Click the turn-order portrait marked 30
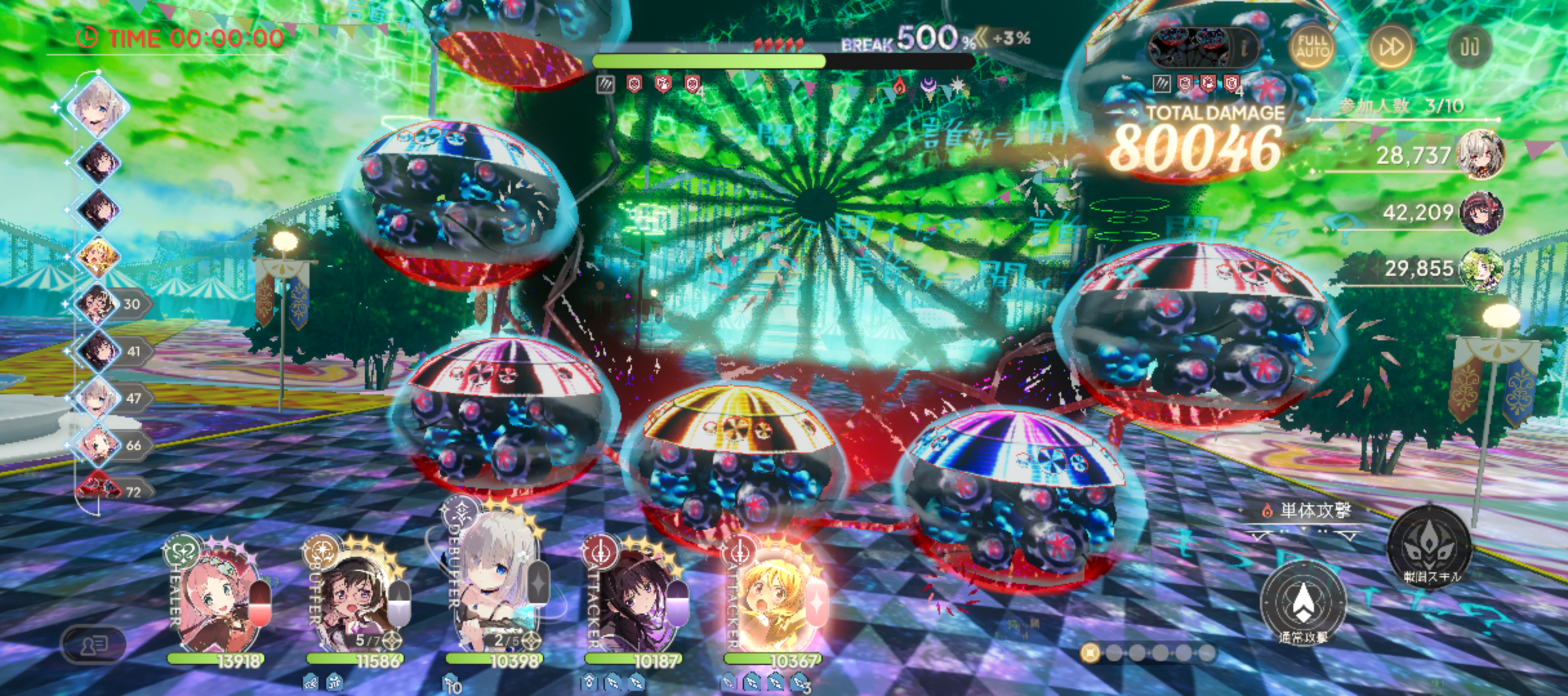The width and height of the screenshot is (1568, 696). pyautogui.click(x=98, y=304)
